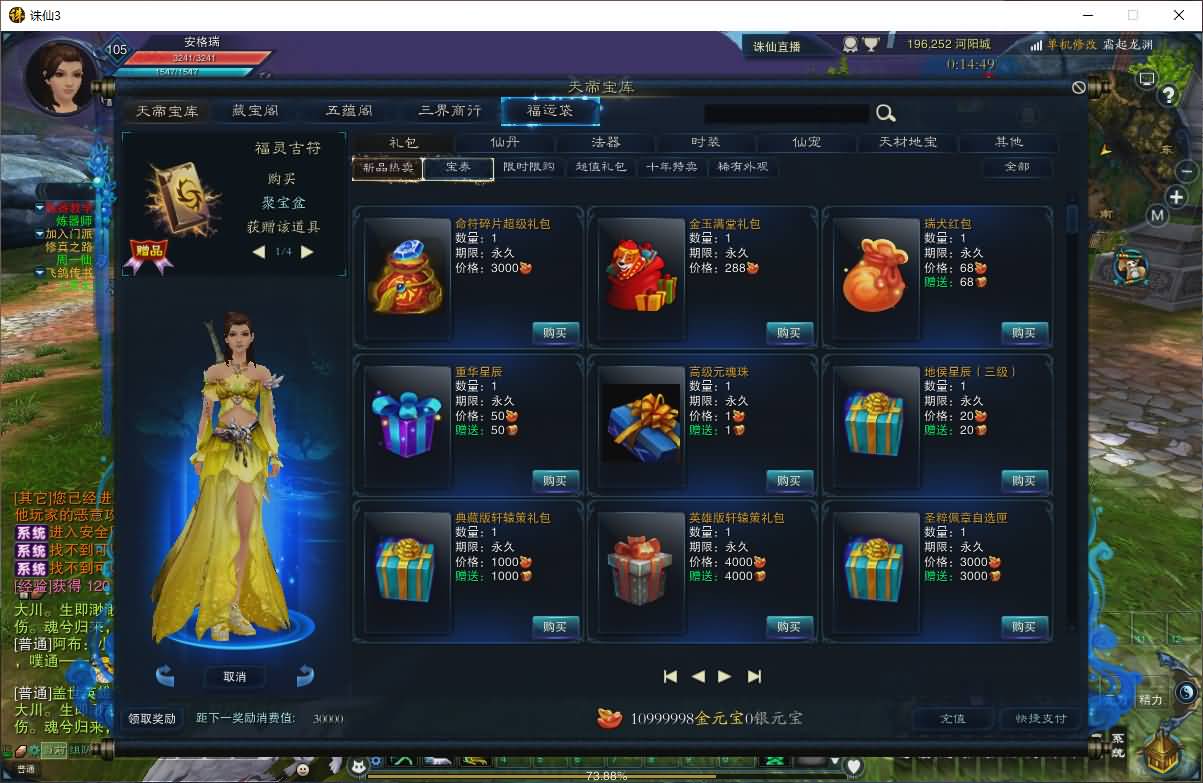Purchase the 金玉满堂礼包

pyautogui.click(x=789, y=333)
